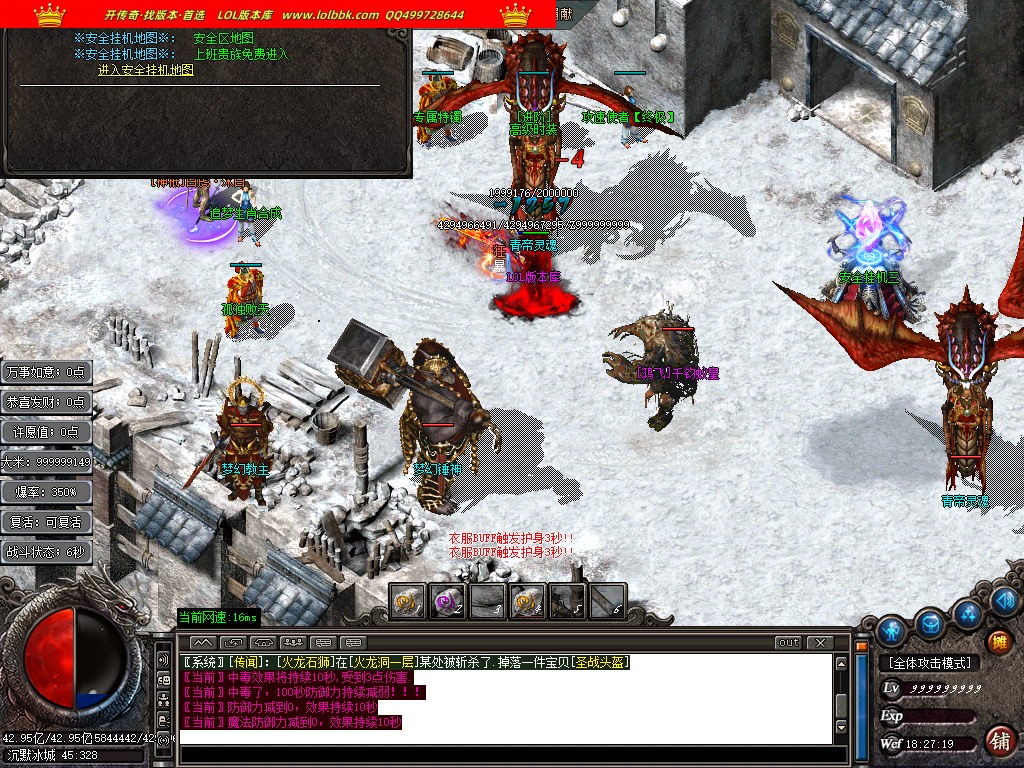
Task: Open the skills orb with three stars
Action: pyautogui.click(x=968, y=613)
